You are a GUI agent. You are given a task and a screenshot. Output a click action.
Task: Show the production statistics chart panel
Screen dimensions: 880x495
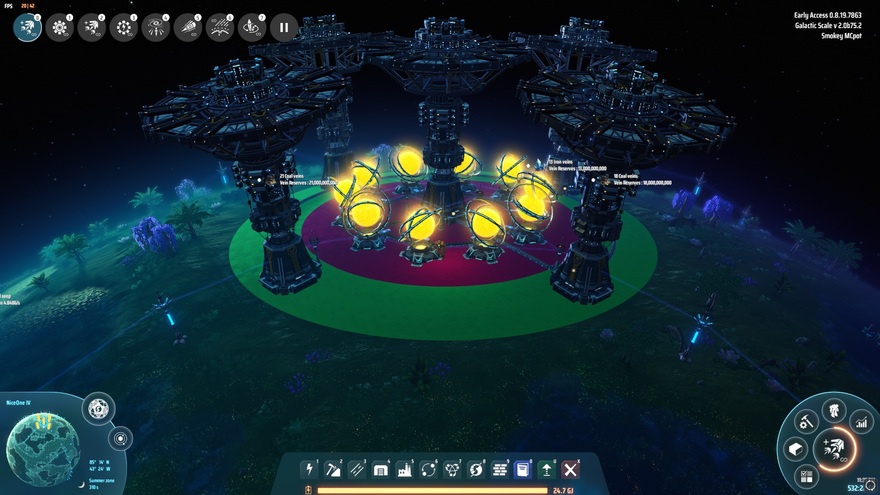[x=860, y=423]
